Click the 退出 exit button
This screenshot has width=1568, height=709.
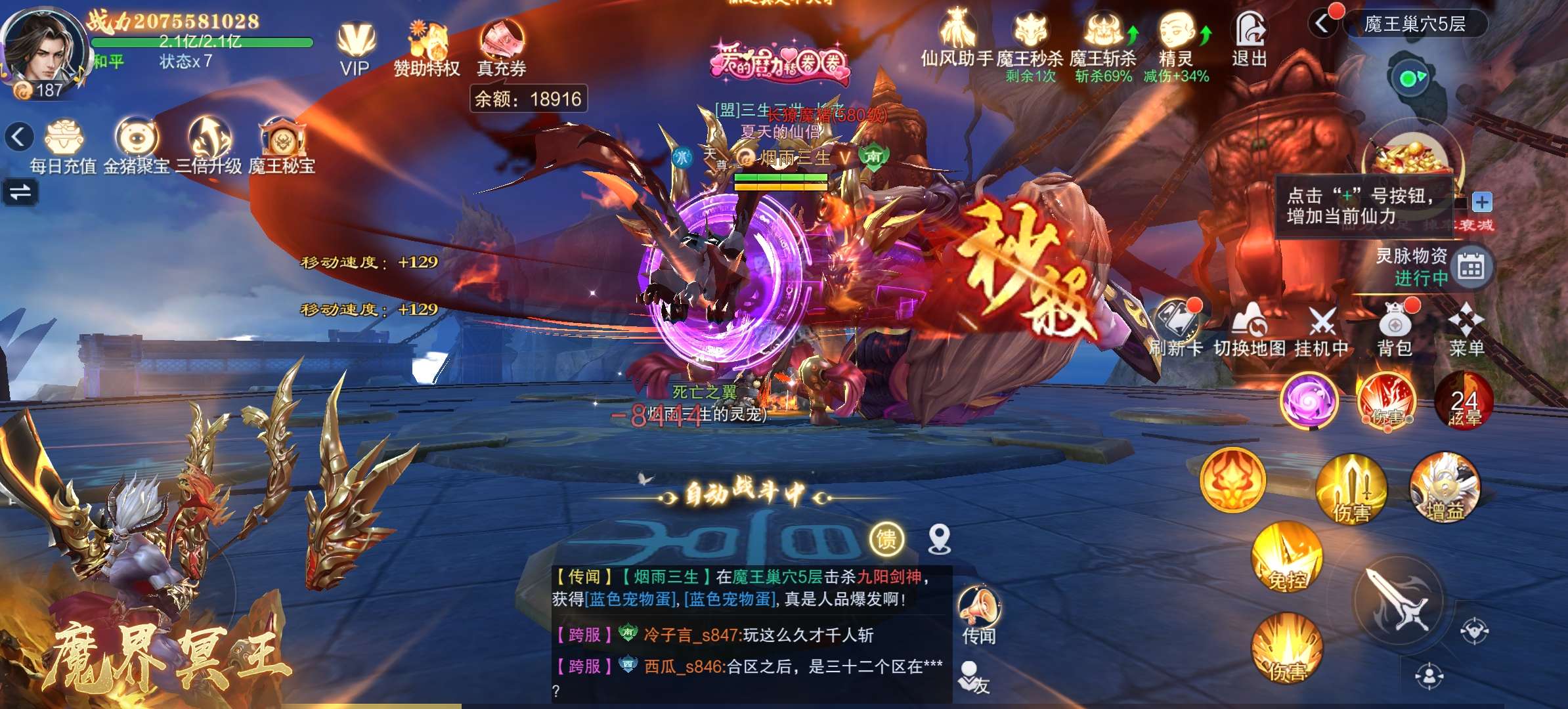(1250, 39)
